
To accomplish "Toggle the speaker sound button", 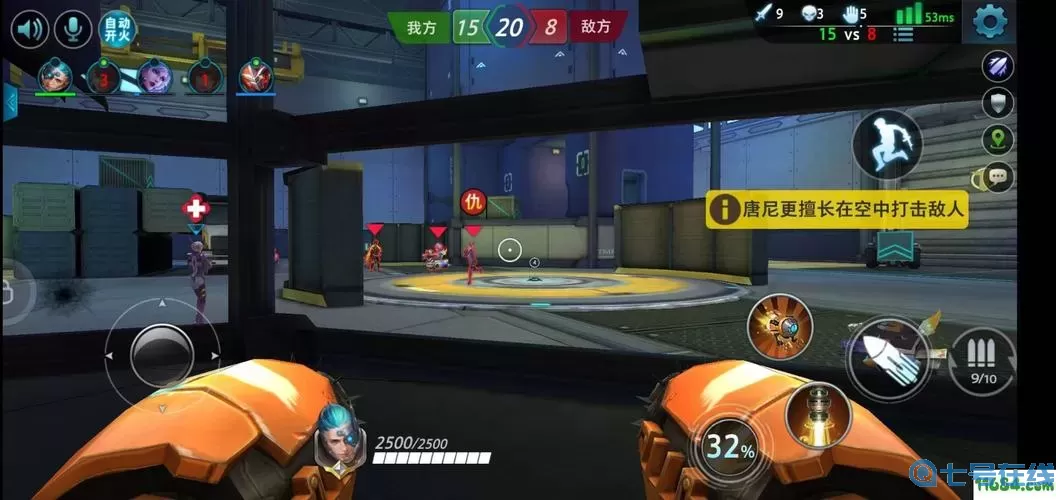I will pos(32,27).
